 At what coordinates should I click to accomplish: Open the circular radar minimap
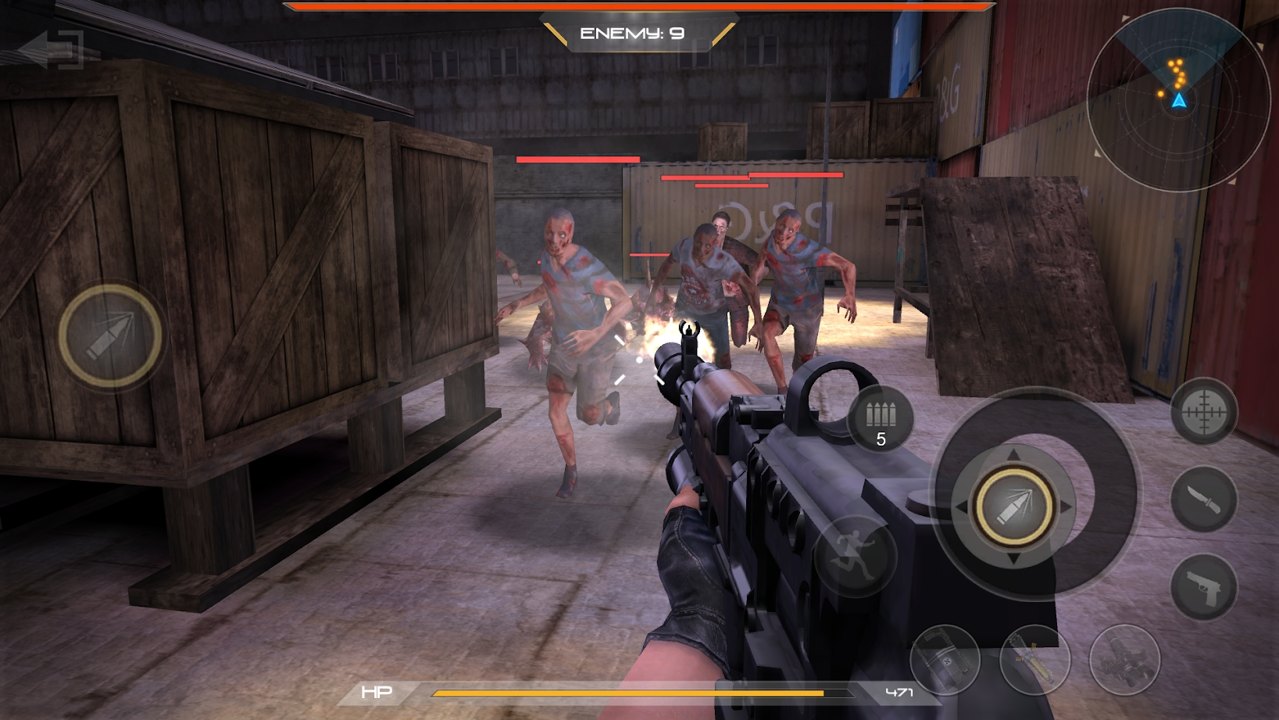click(1178, 99)
